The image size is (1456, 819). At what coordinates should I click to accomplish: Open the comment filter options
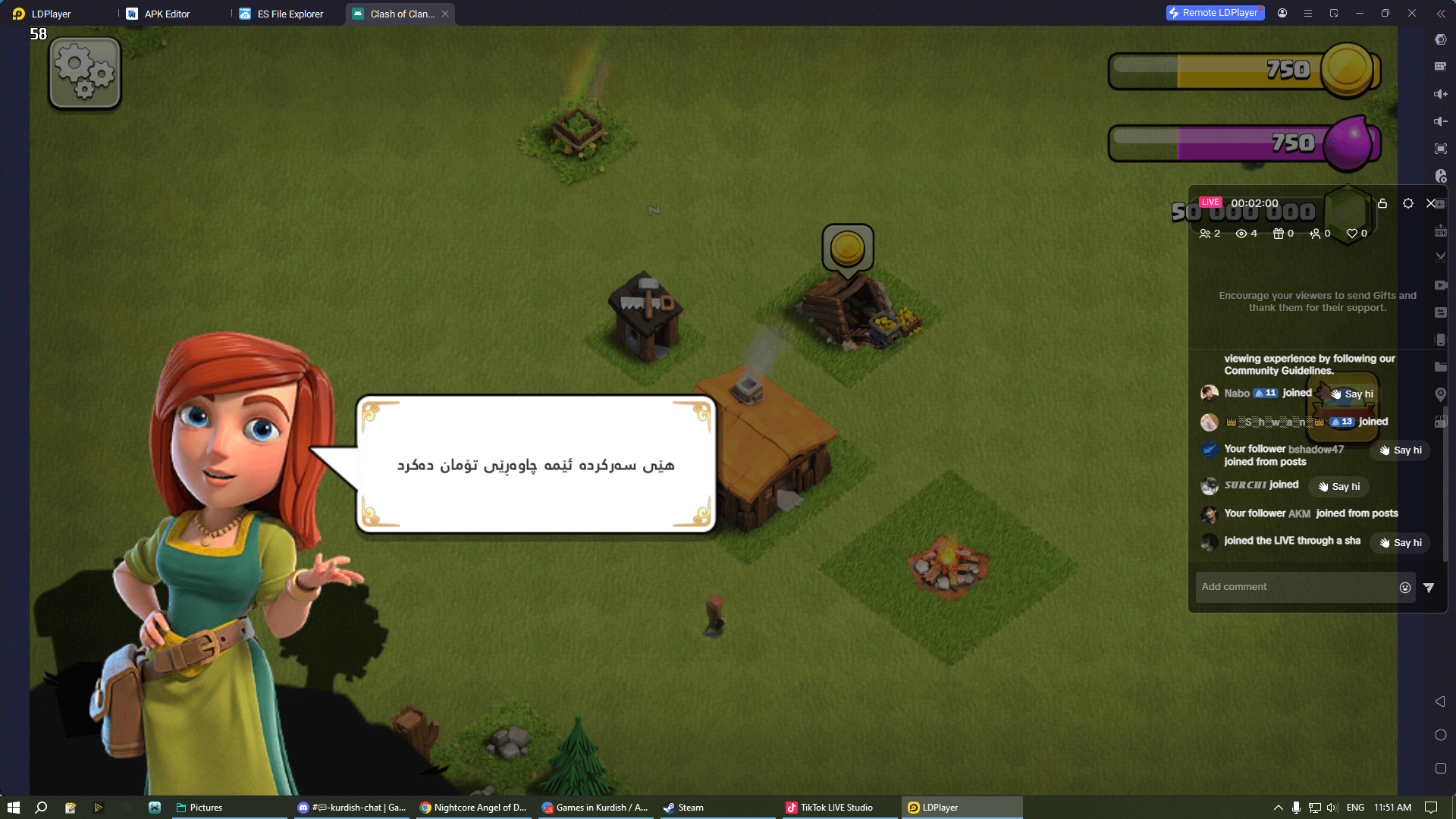pos(1429,587)
